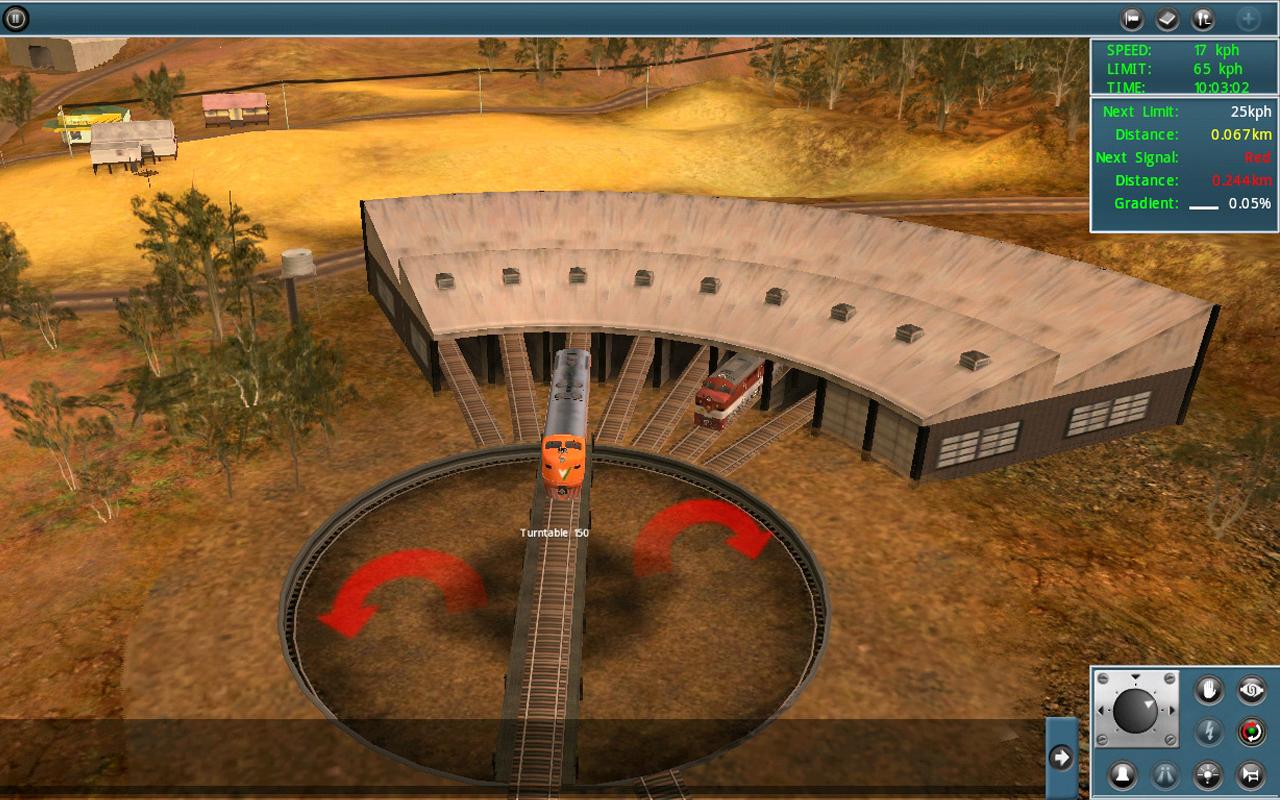Toggle pause with the top-left button
The image size is (1280, 800).
[17, 17]
